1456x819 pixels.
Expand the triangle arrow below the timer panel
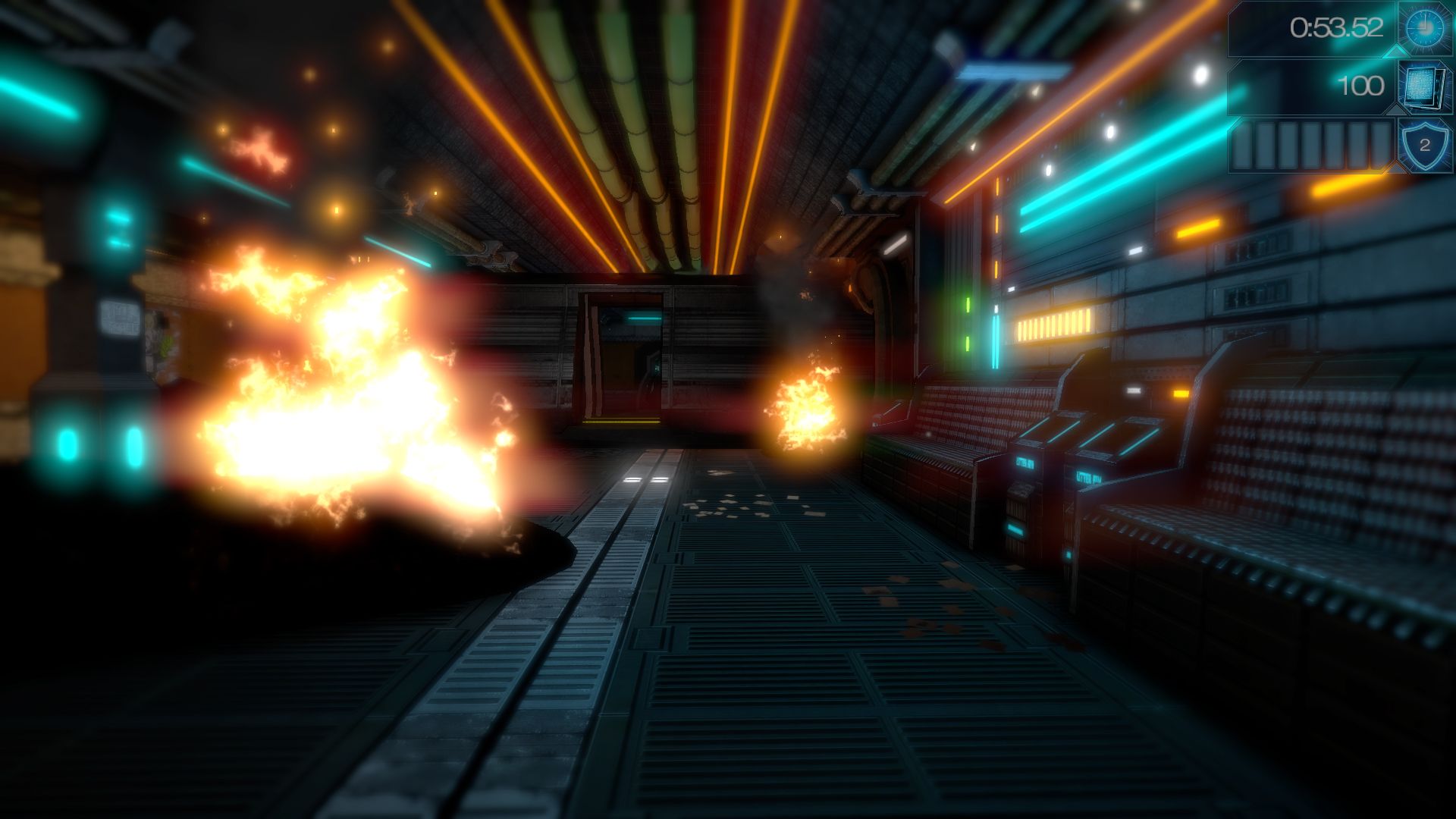pos(1397,52)
